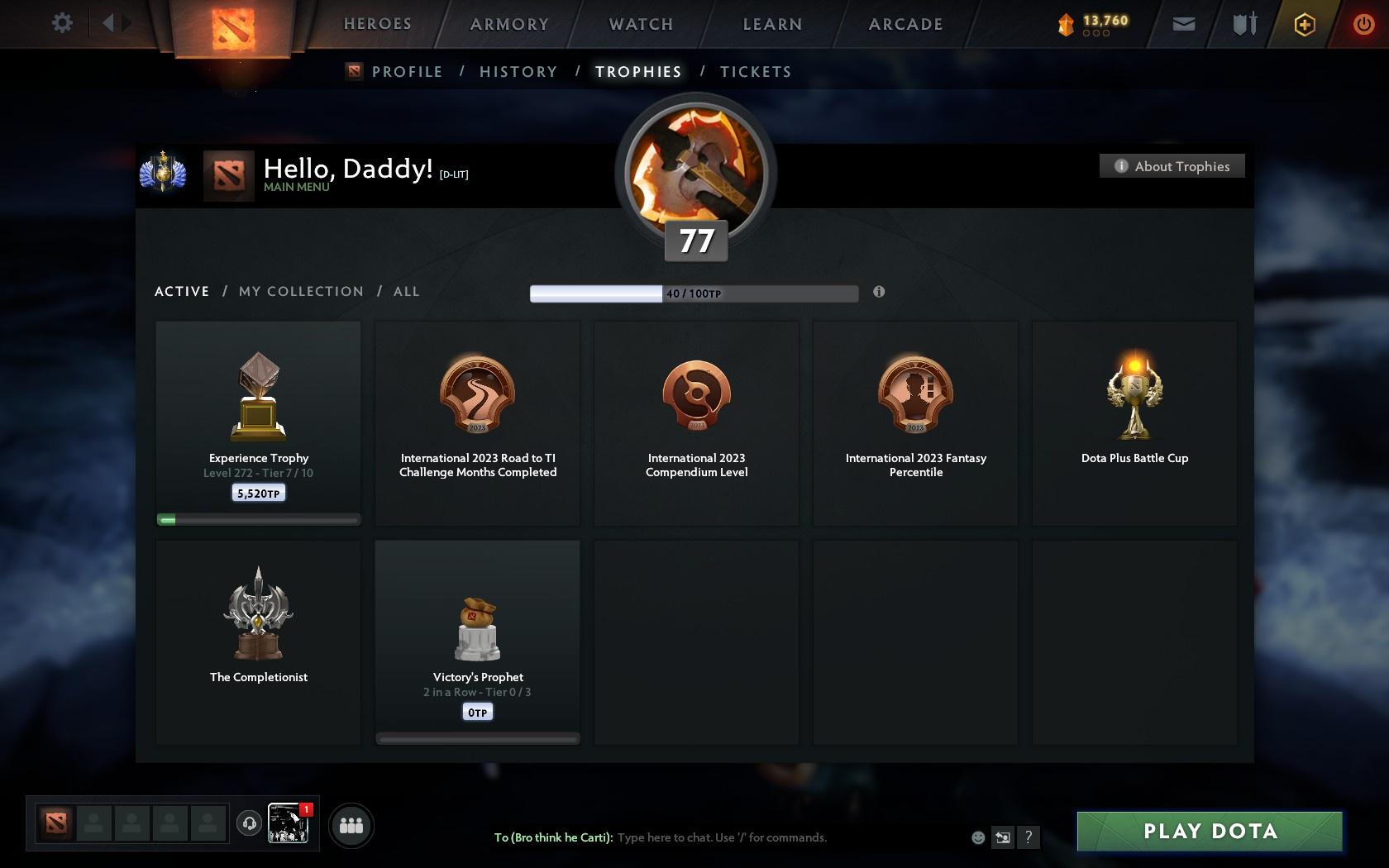Click the armory shield and sword icon

click(1243, 24)
